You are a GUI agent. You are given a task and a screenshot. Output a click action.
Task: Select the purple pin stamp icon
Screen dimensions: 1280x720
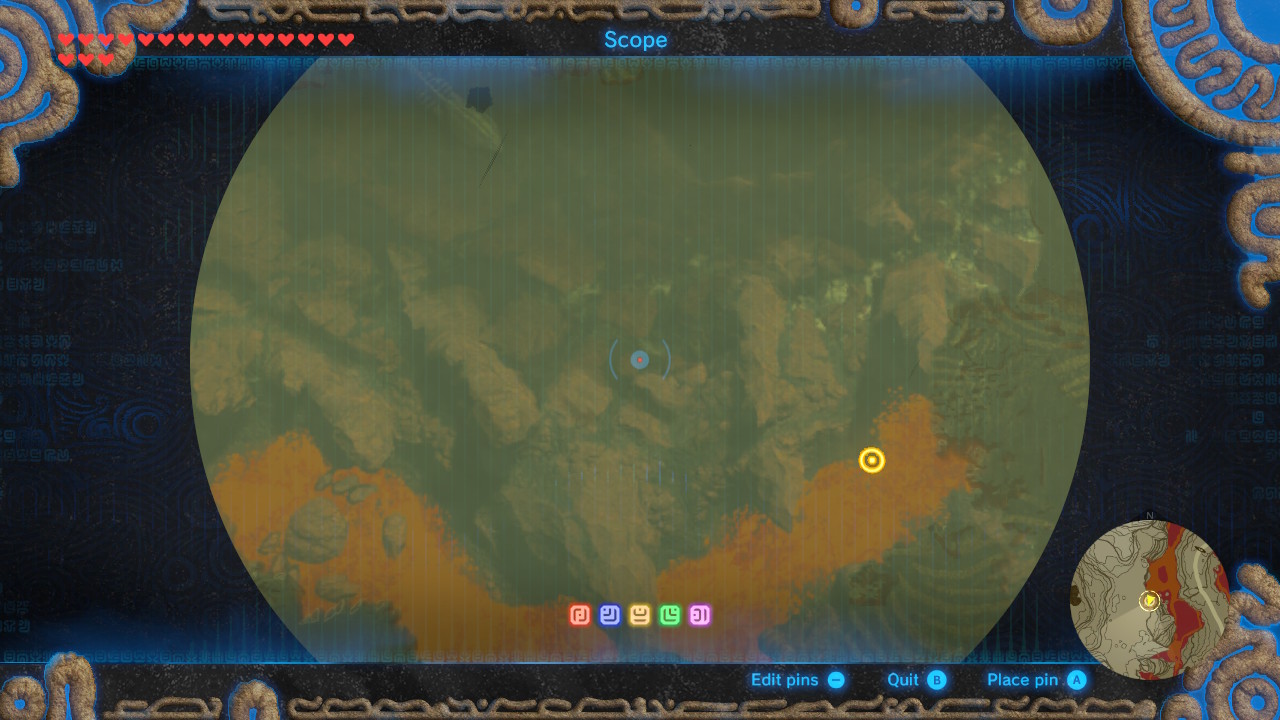[x=701, y=614]
